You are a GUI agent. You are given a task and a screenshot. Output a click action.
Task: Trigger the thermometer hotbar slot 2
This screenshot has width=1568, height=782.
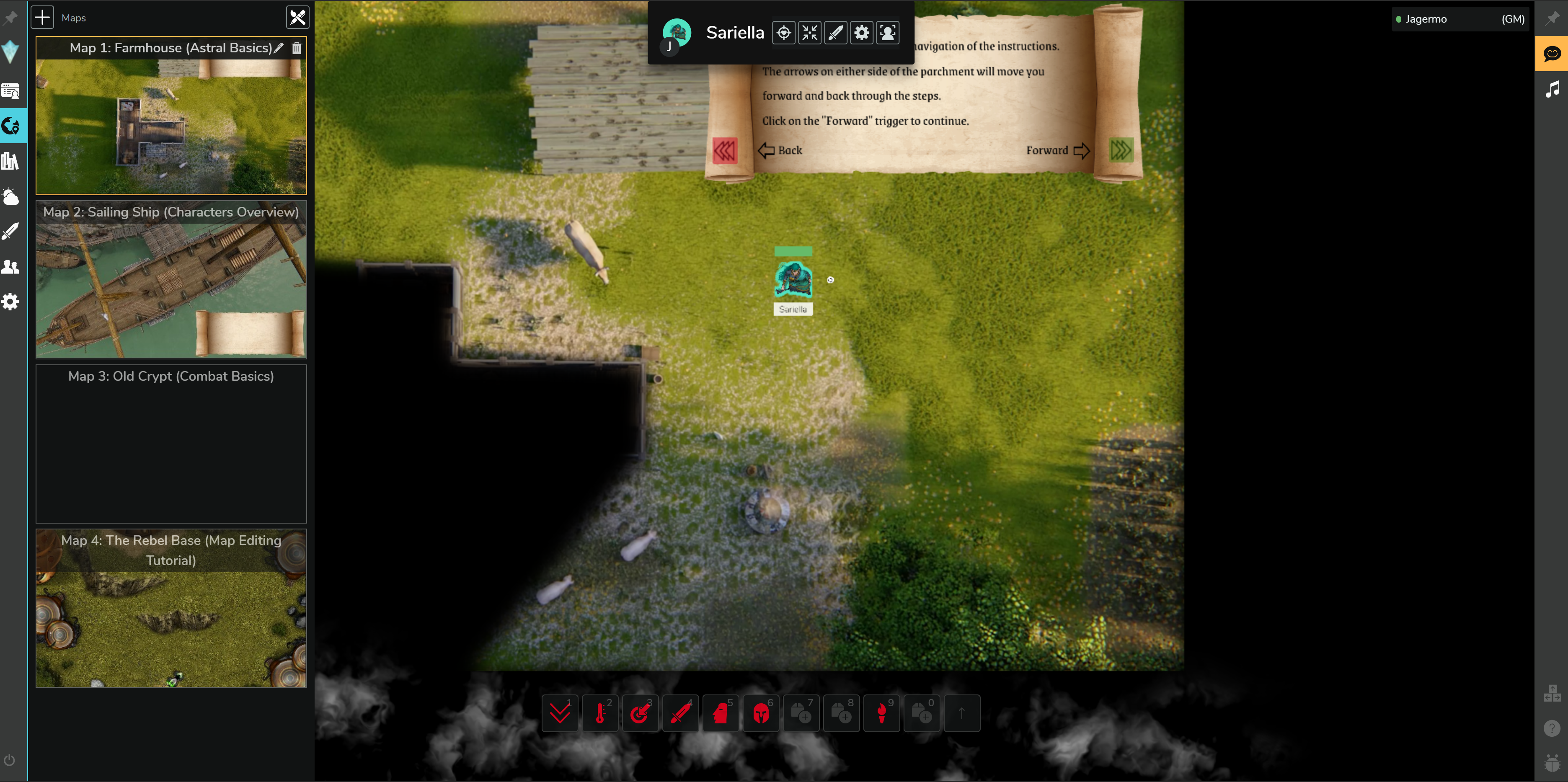600,712
